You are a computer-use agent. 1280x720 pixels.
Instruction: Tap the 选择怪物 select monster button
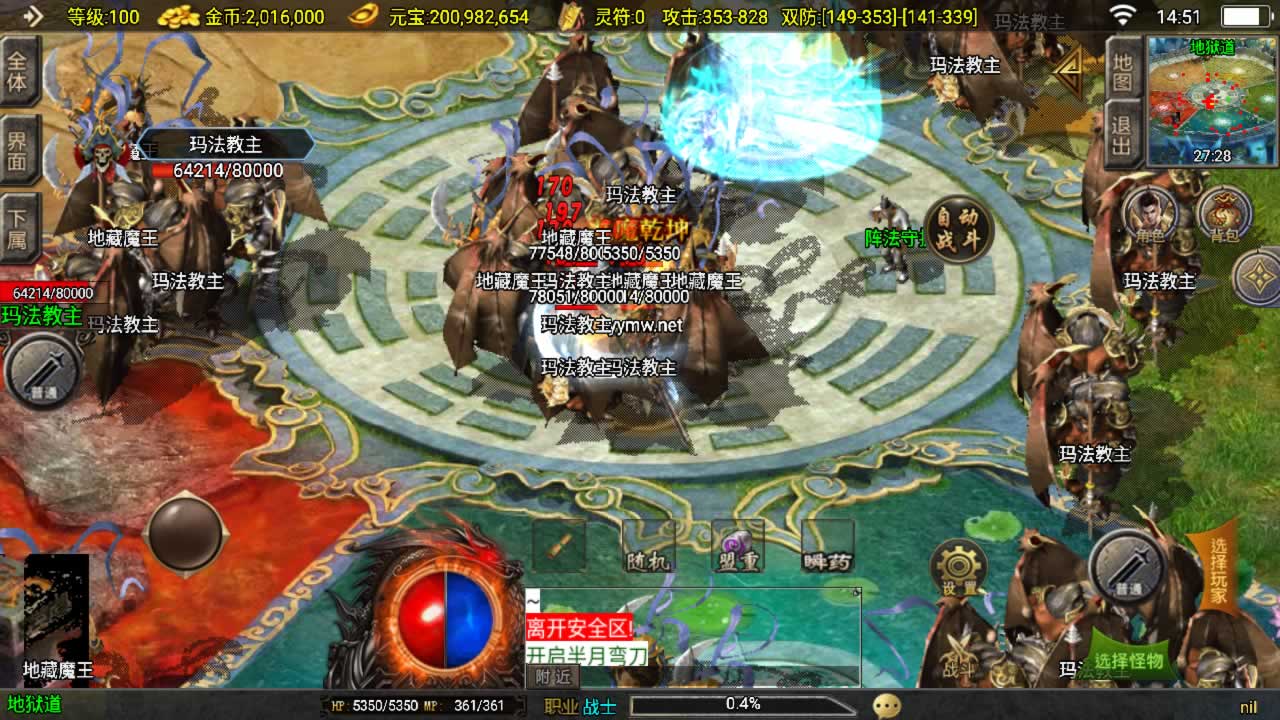click(1128, 658)
